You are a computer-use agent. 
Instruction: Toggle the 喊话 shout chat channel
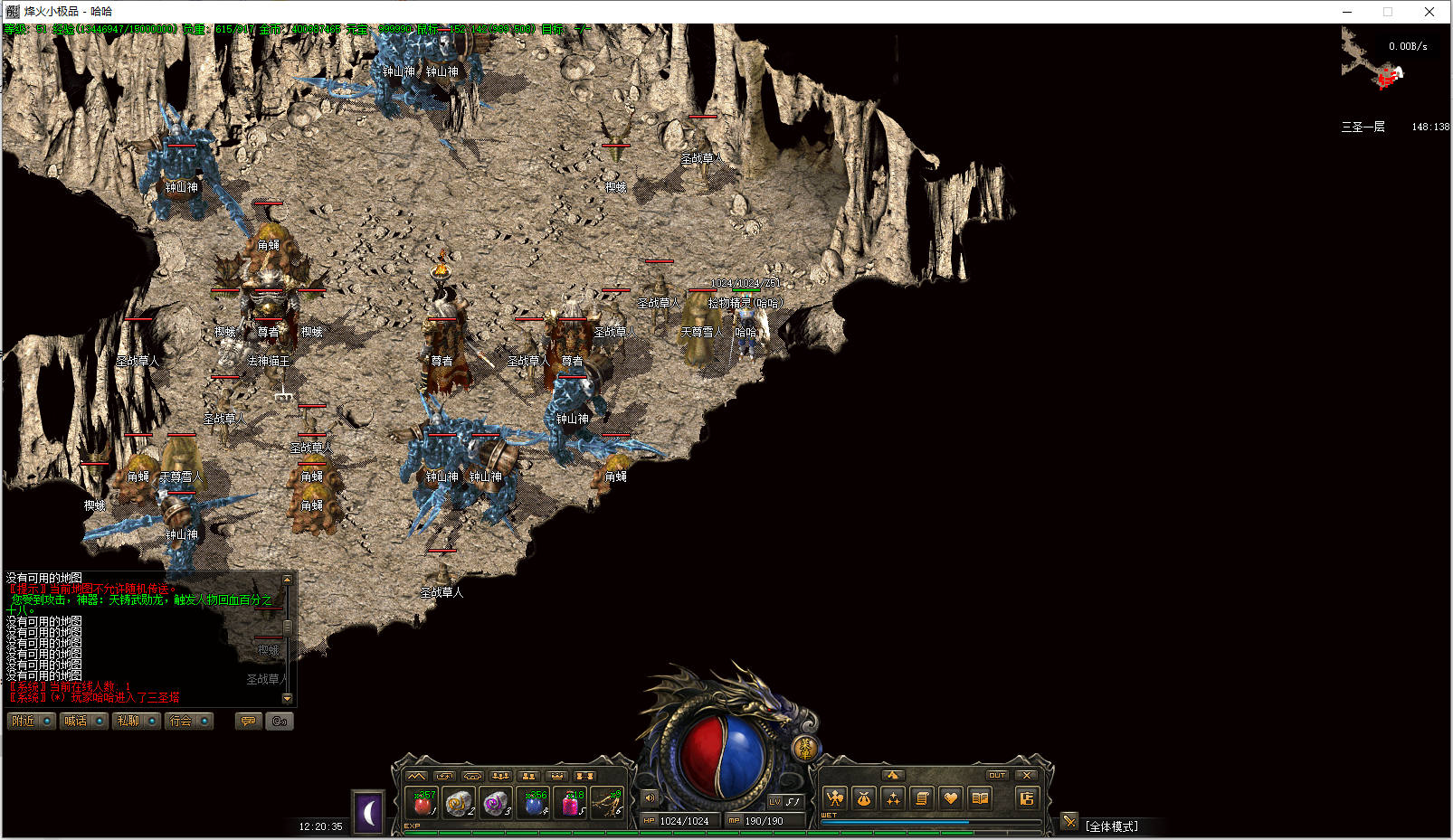(83, 721)
